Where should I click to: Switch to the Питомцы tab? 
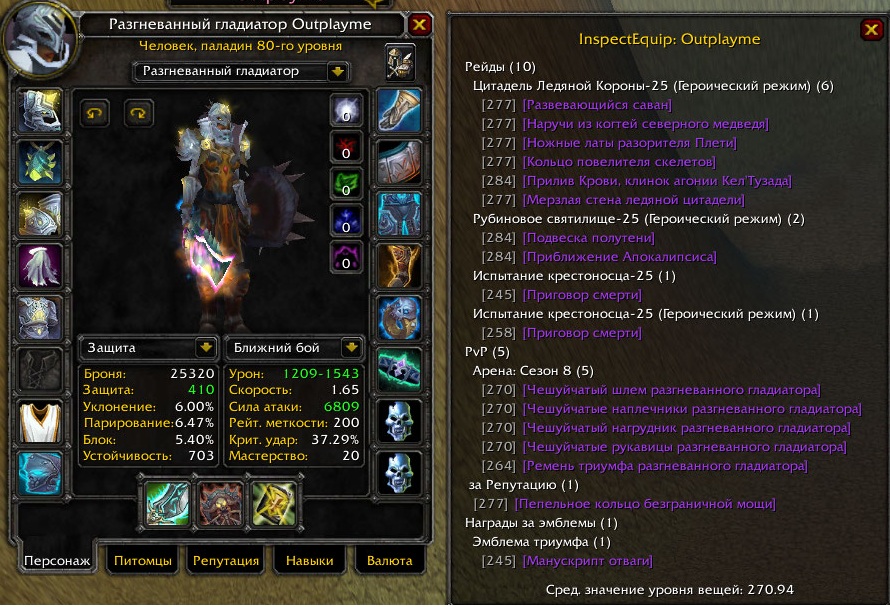pyautogui.click(x=141, y=561)
